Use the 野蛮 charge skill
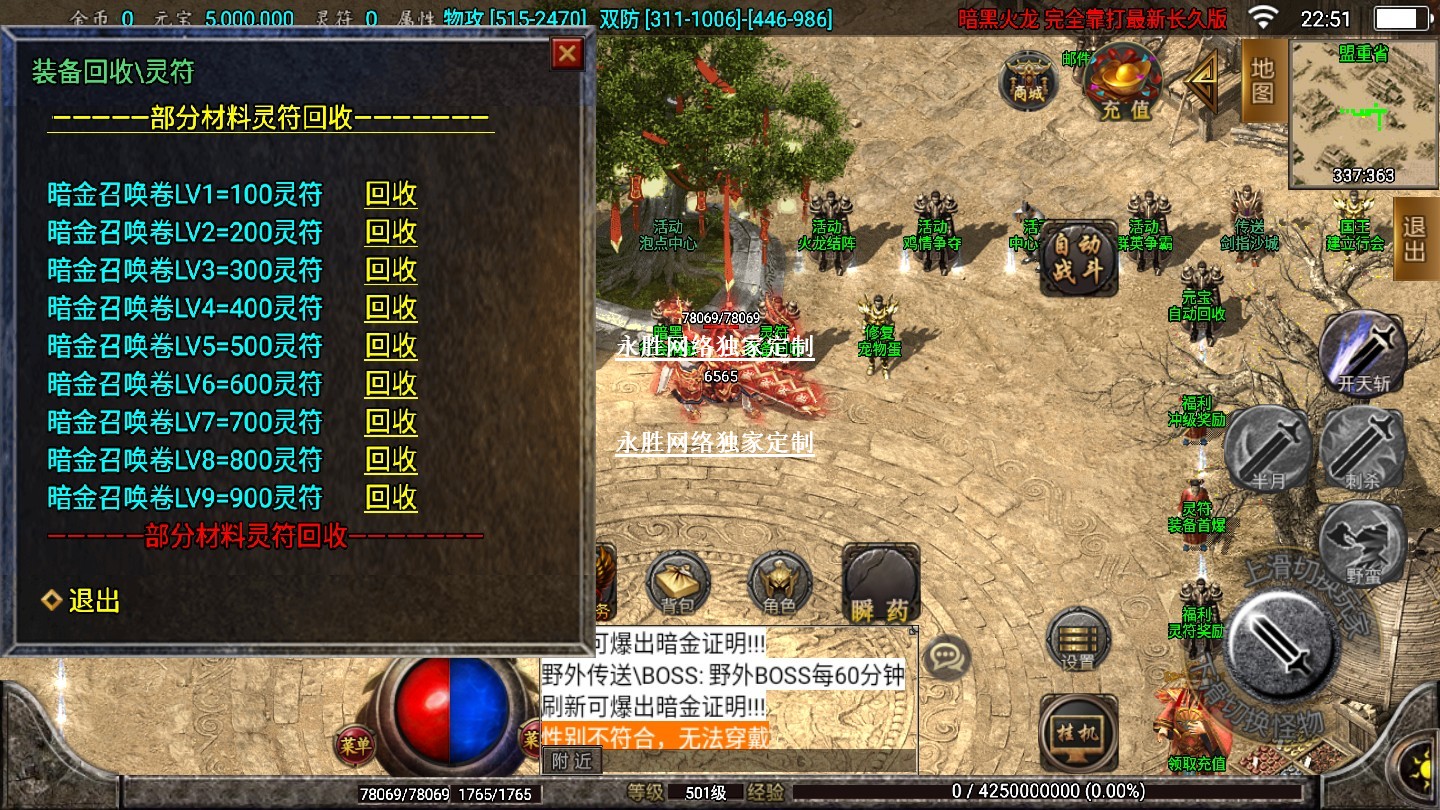This screenshot has height=810, width=1440. (1362, 544)
